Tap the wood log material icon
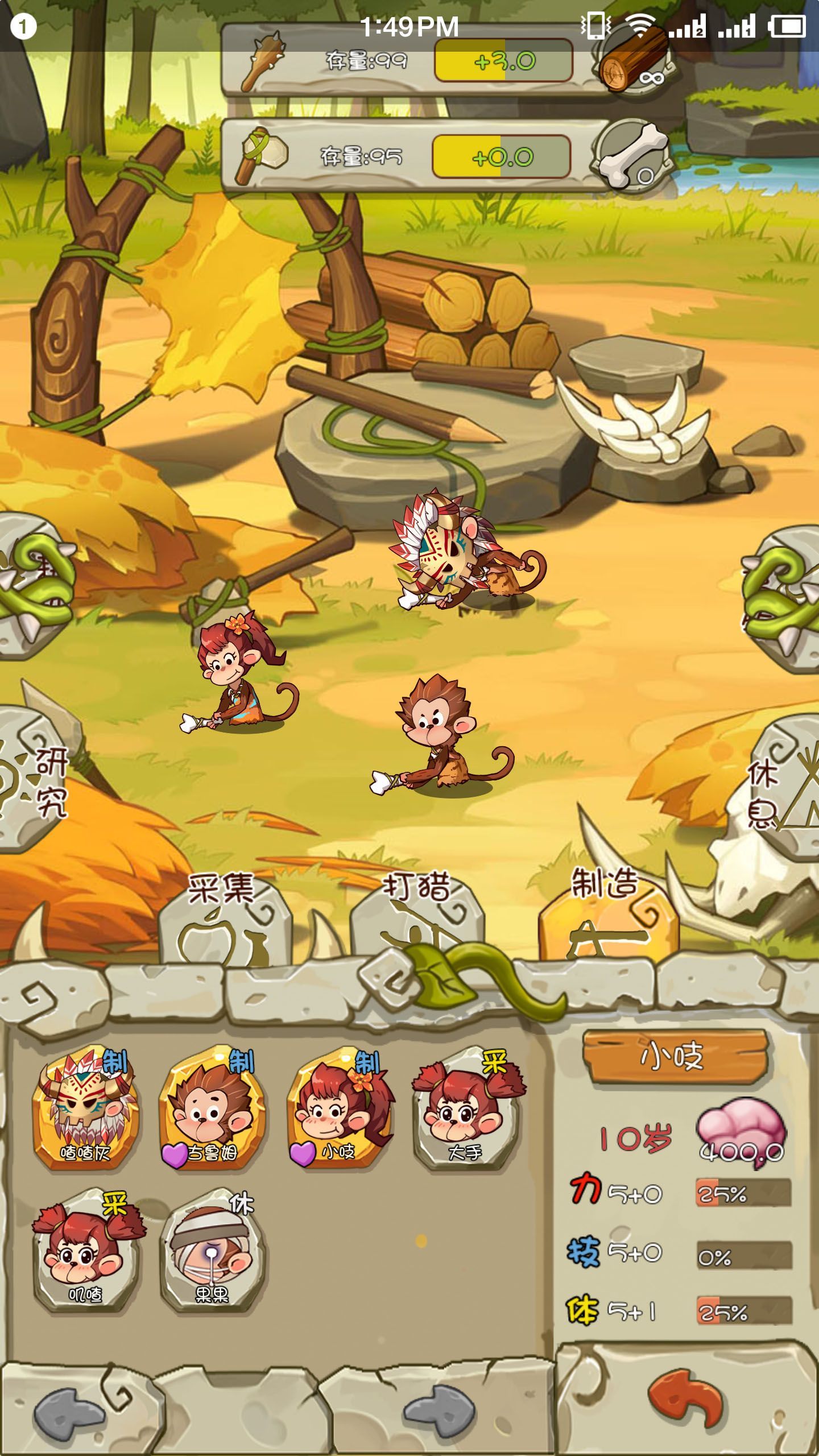Screen dimensions: 819x1456 coord(634,60)
